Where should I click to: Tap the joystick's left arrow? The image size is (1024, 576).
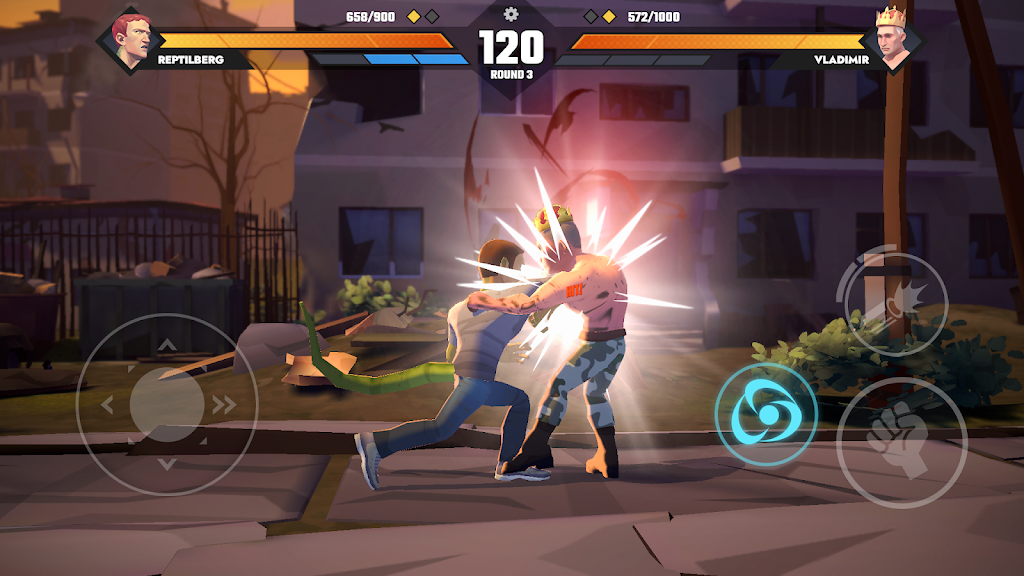point(108,405)
